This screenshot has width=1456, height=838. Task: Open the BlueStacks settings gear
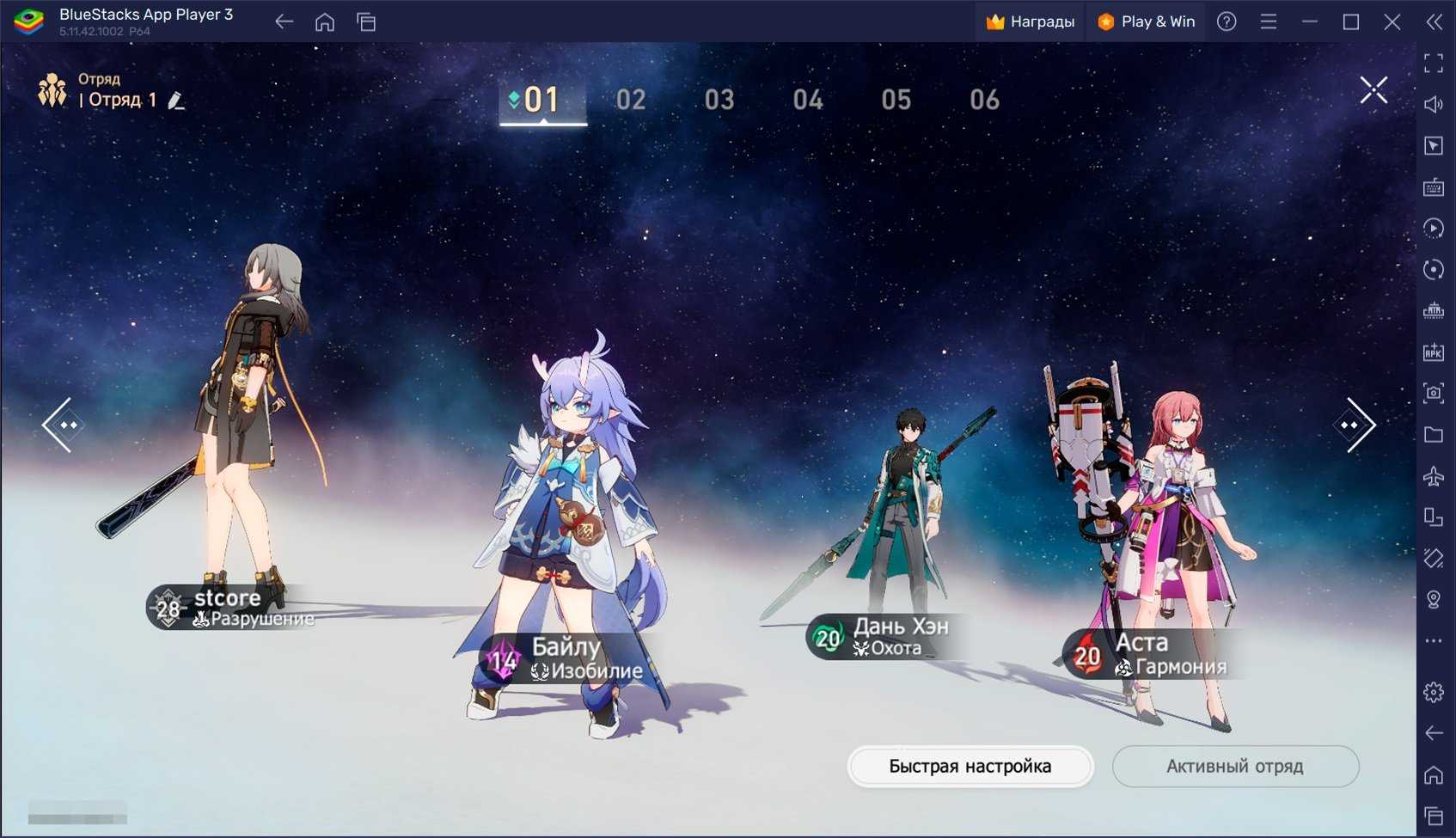1433,692
